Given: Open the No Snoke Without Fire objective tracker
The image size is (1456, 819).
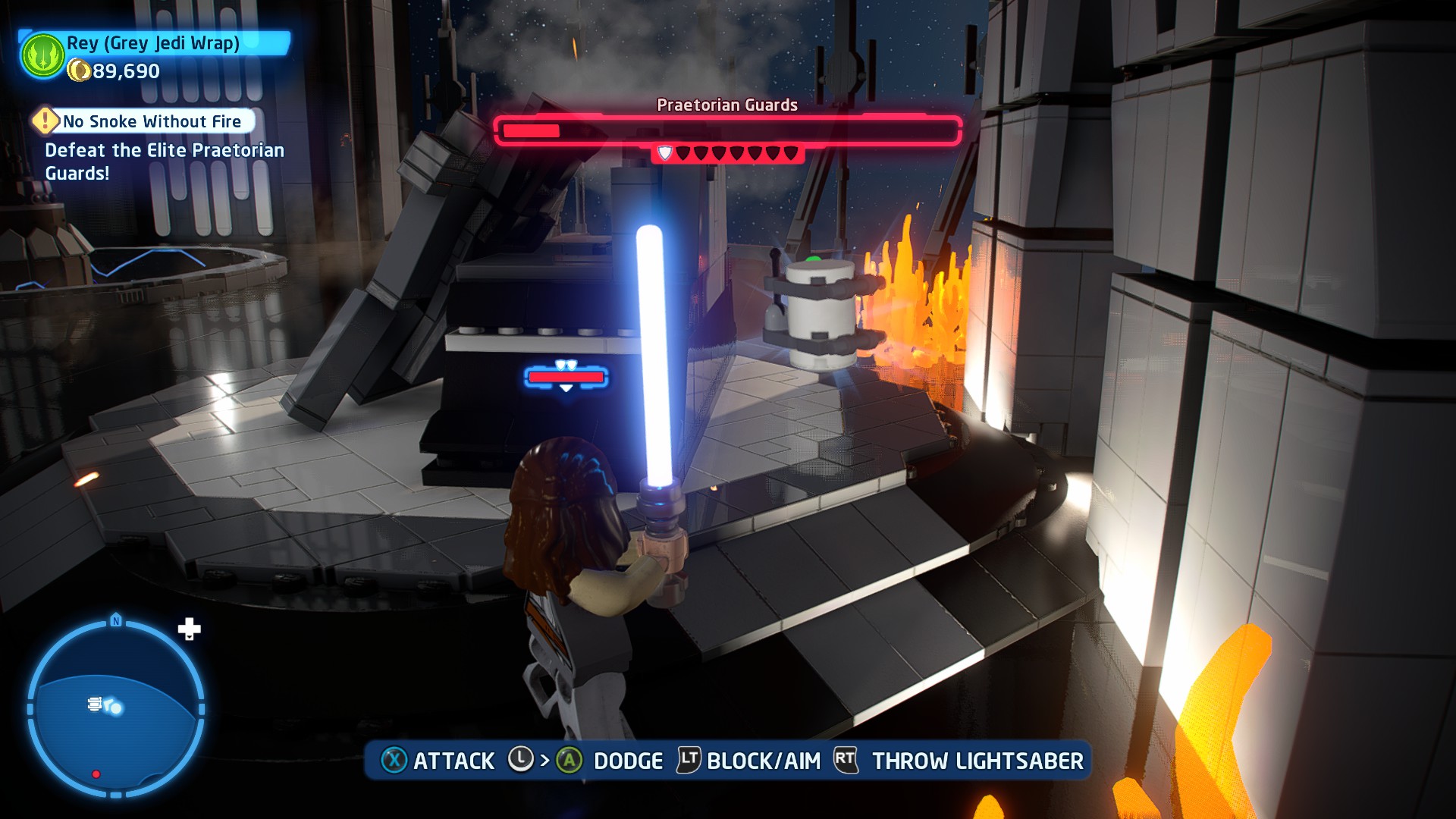Looking at the screenshot, I should tap(152, 121).
